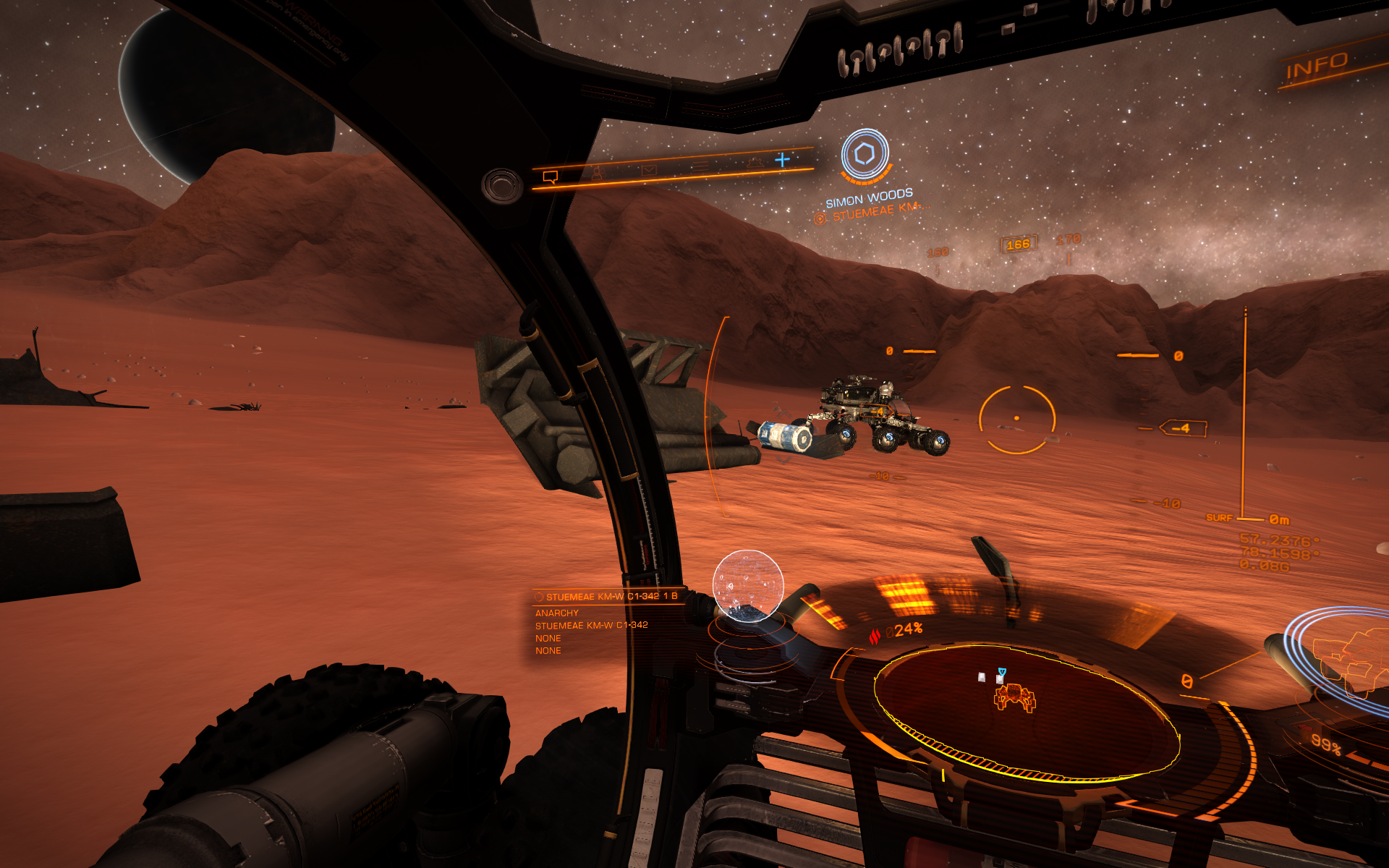The height and width of the screenshot is (868, 1389).
Task: Click the blue plus icon
Action: tap(782, 159)
